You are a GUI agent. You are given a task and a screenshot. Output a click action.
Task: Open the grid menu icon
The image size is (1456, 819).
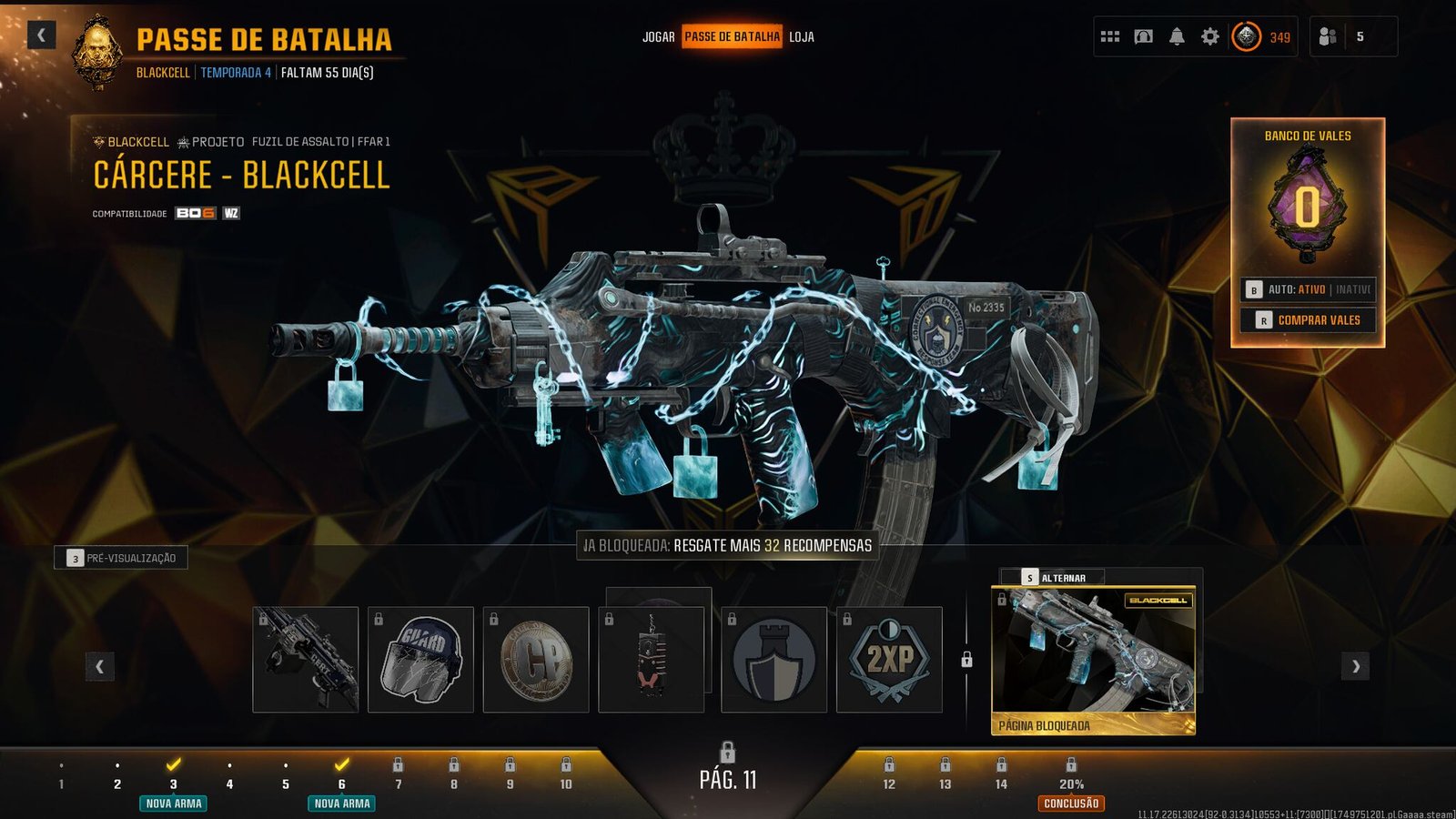coord(1110,37)
